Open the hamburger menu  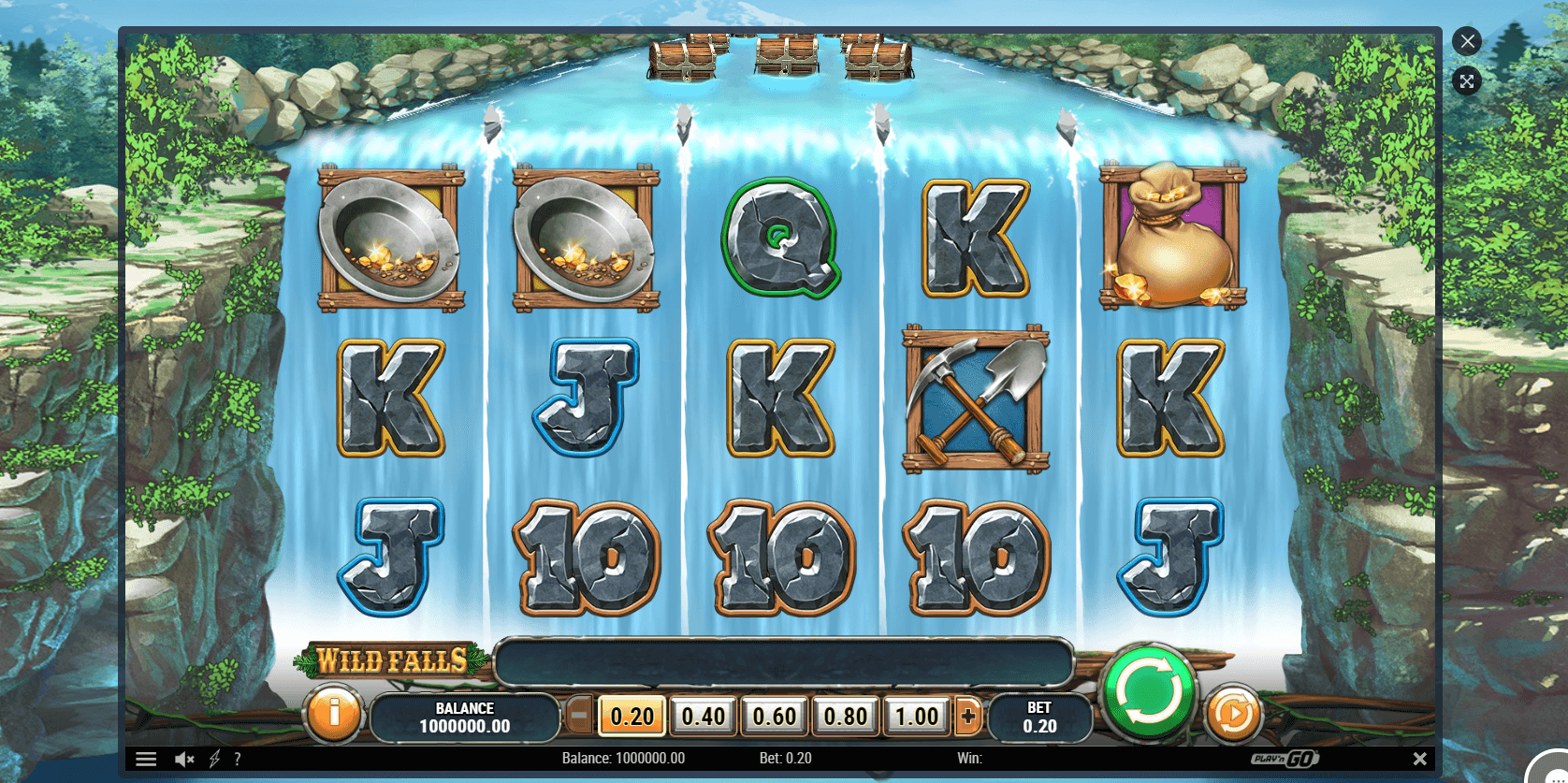pyautogui.click(x=146, y=759)
